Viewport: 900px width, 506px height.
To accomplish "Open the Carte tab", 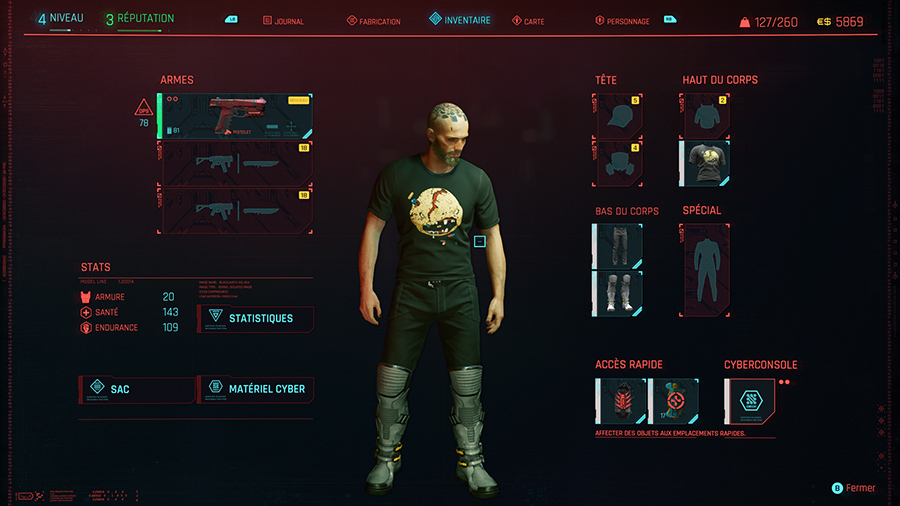I will (x=528, y=21).
